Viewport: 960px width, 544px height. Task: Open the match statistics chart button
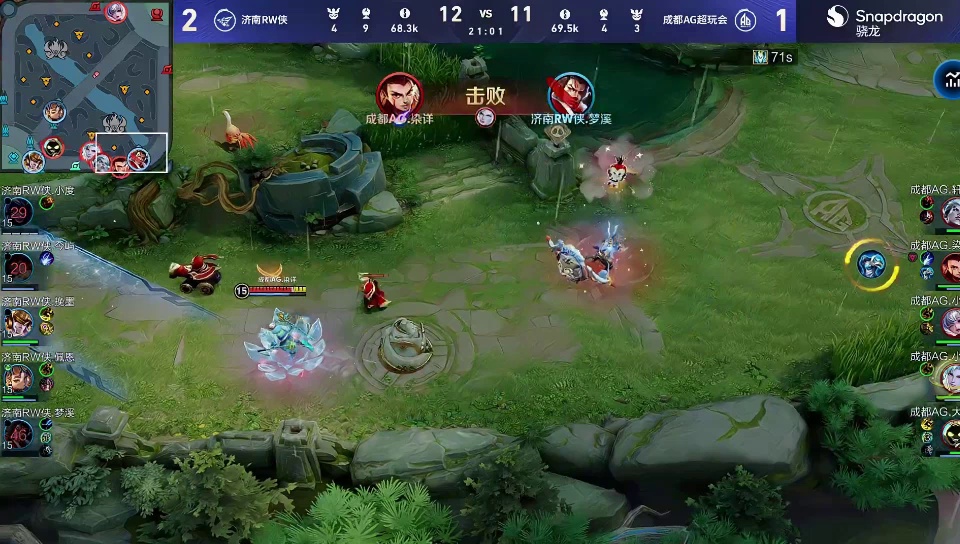coord(947,80)
